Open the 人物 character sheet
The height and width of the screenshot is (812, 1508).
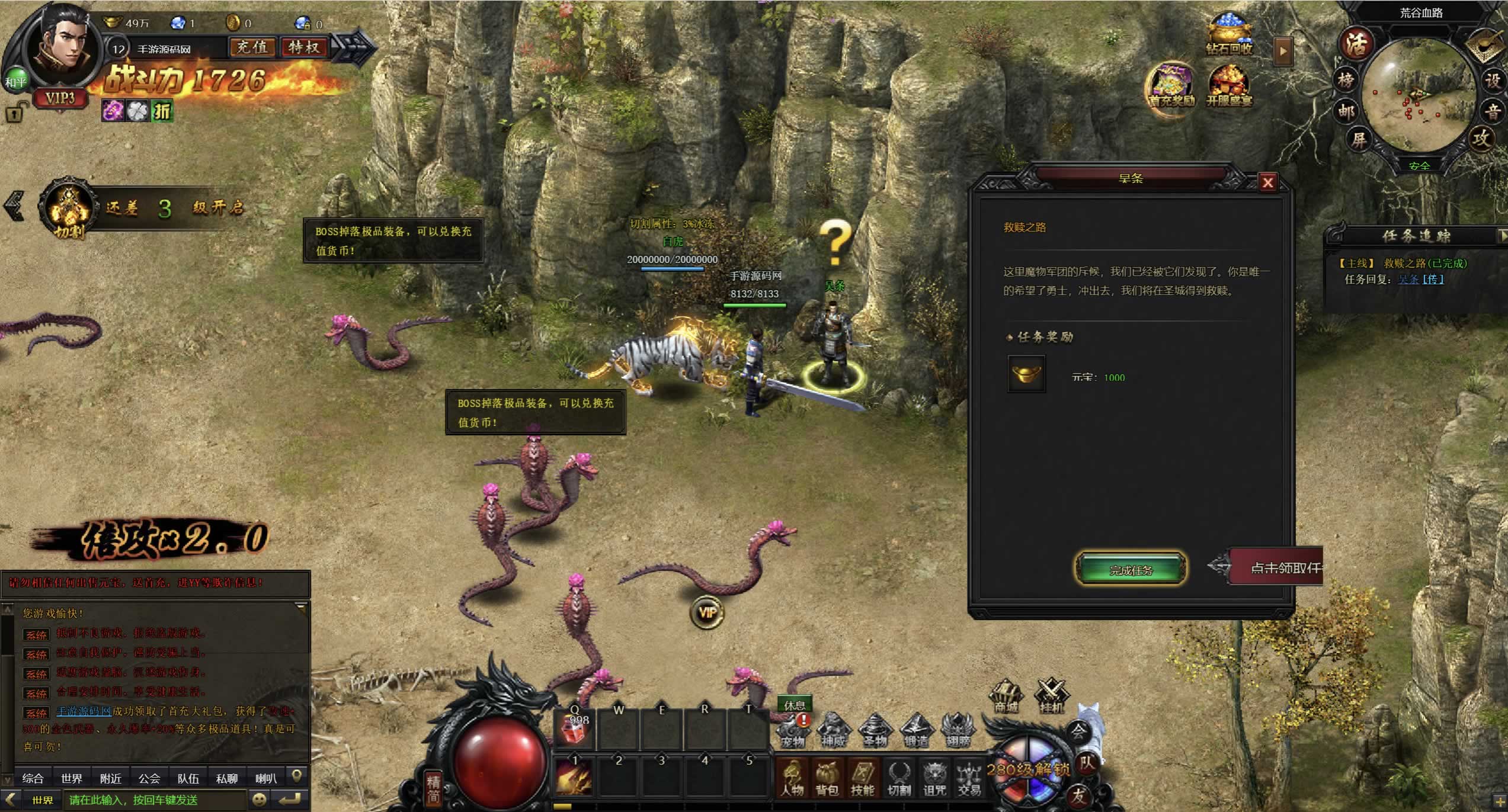click(792, 778)
